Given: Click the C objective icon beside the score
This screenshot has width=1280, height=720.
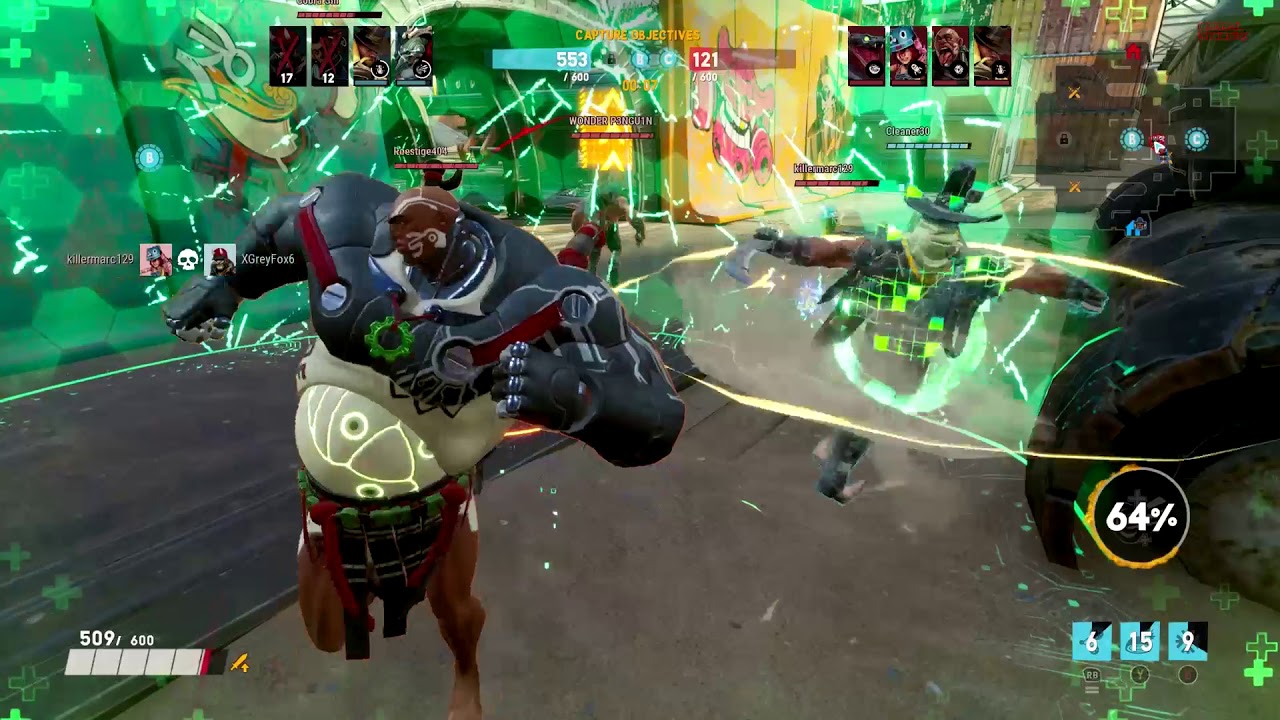Looking at the screenshot, I should (668, 60).
